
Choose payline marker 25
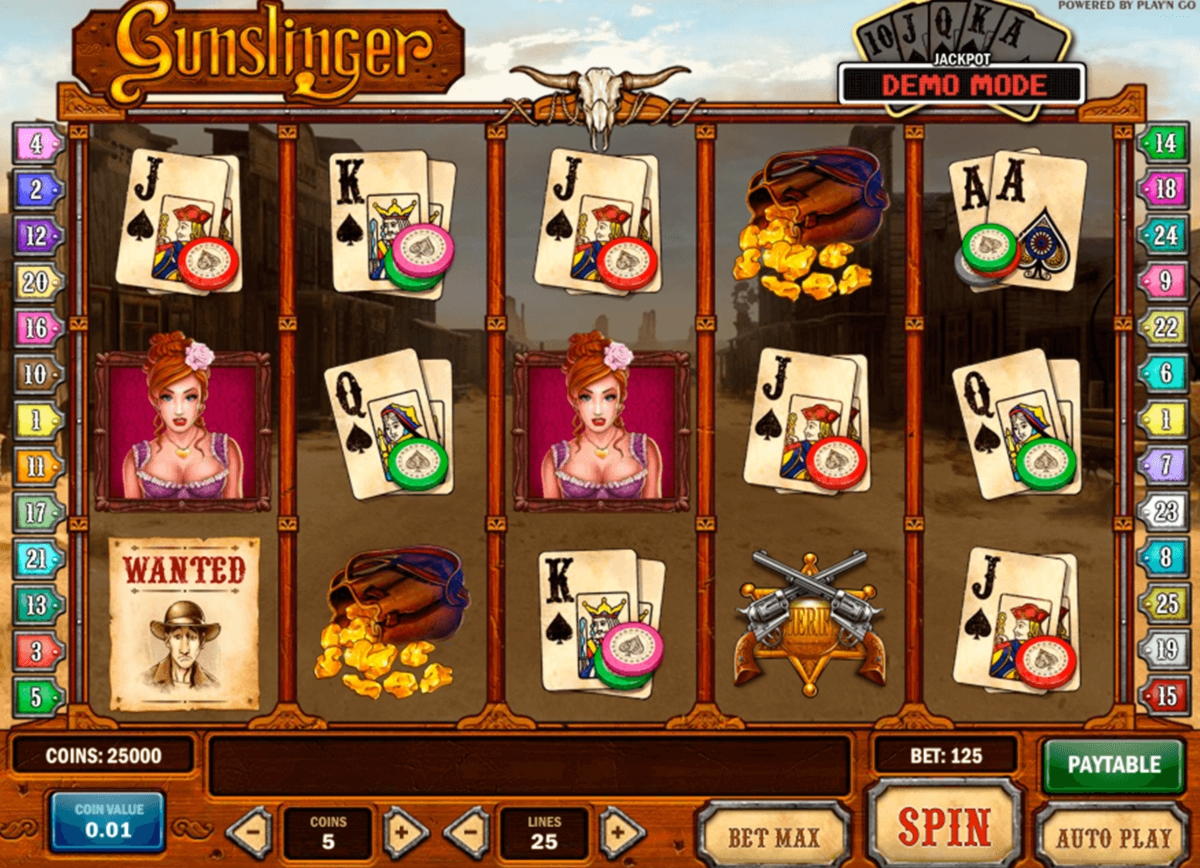(1164, 603)
